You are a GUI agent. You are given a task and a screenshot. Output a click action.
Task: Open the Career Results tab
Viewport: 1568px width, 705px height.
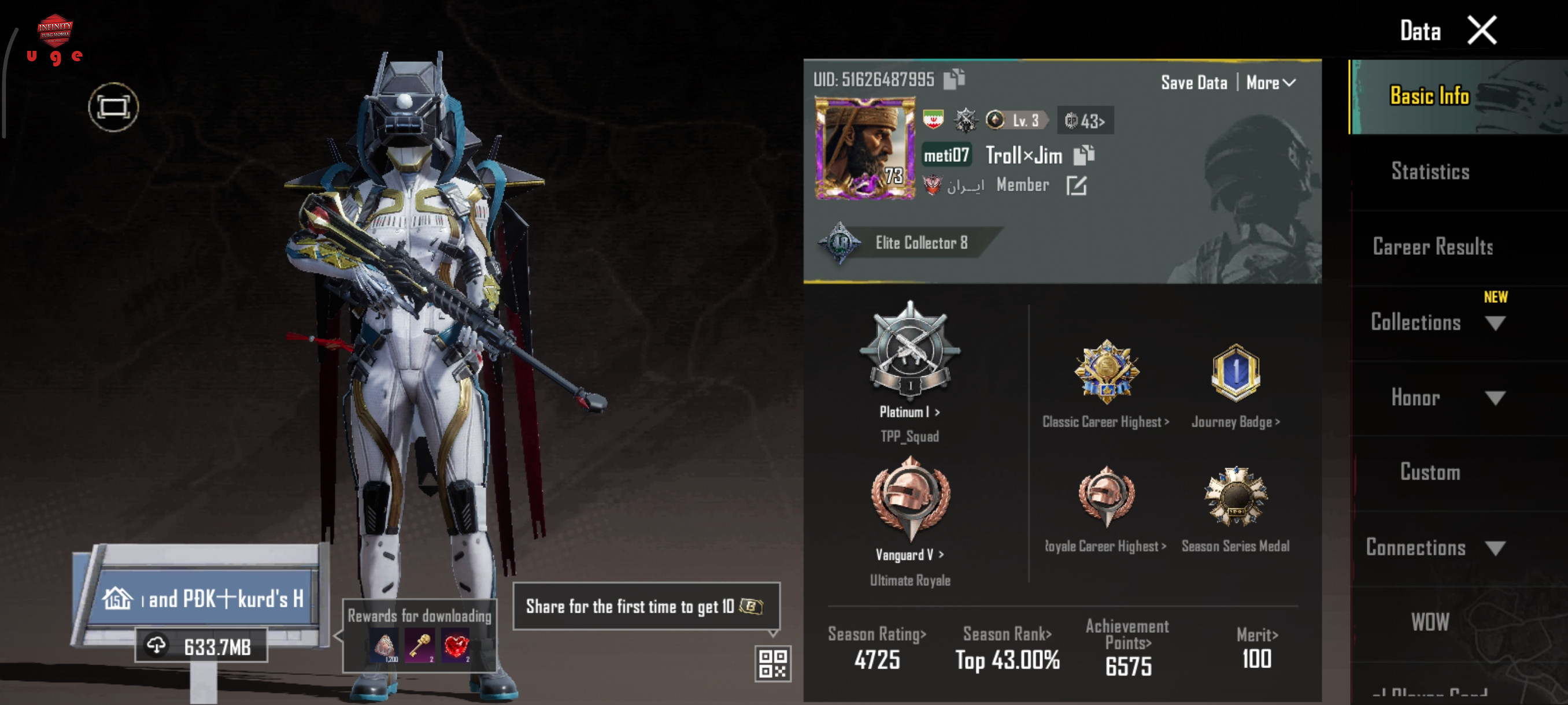pos(1432,247)
